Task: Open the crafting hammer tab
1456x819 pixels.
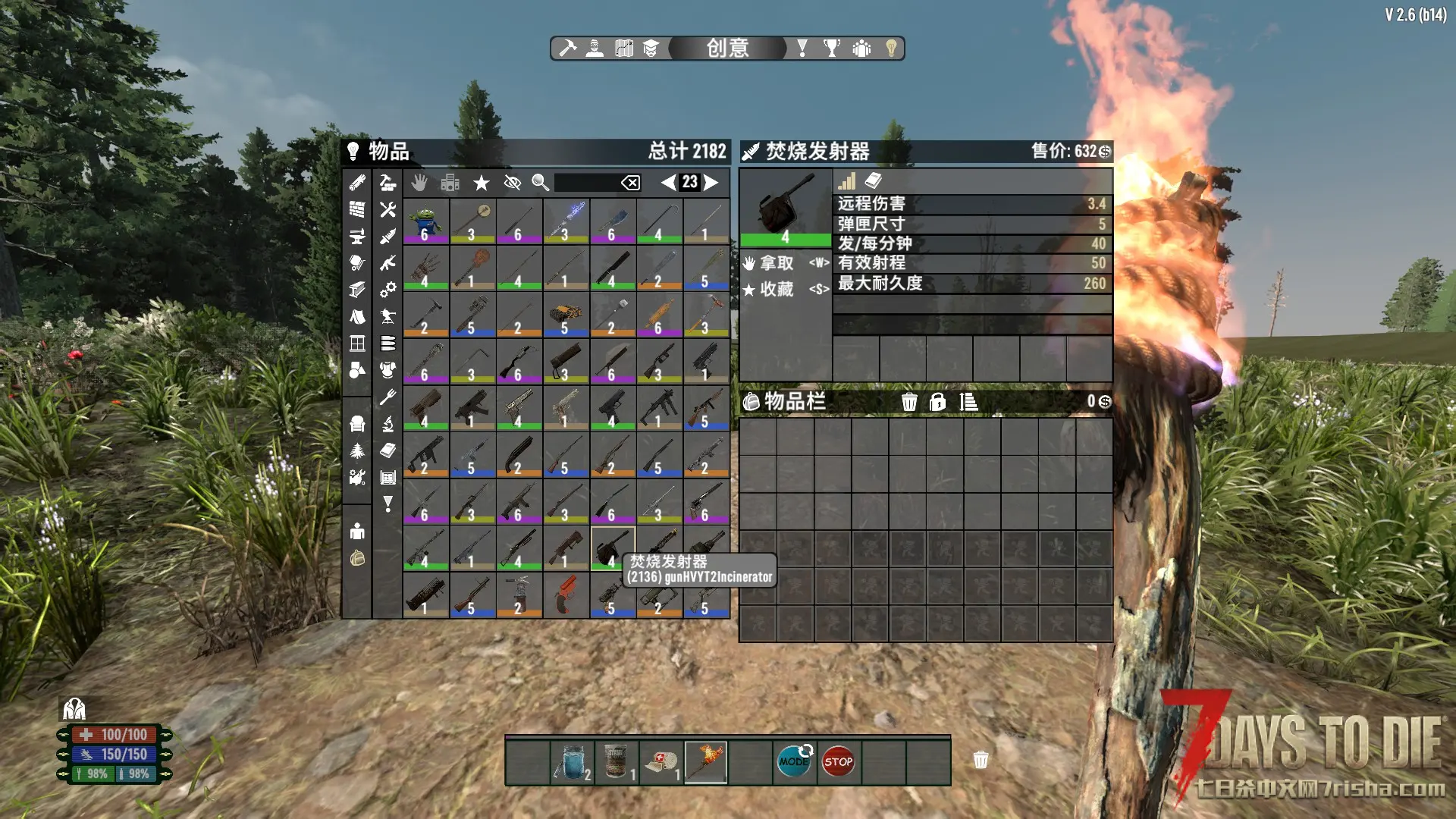Action: [567, 49]
